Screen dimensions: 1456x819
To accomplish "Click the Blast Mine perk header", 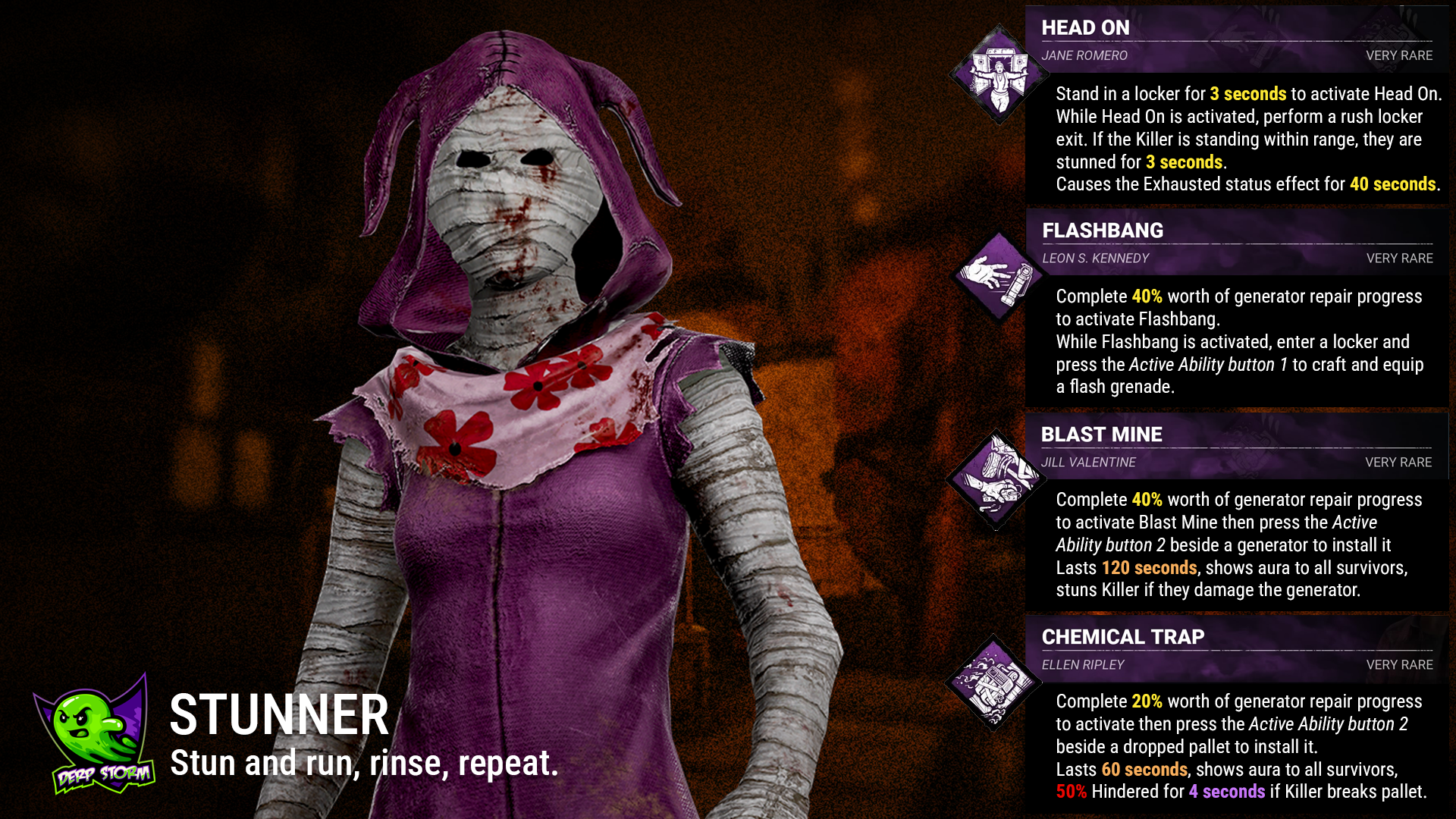I will tap(1236, 446).
